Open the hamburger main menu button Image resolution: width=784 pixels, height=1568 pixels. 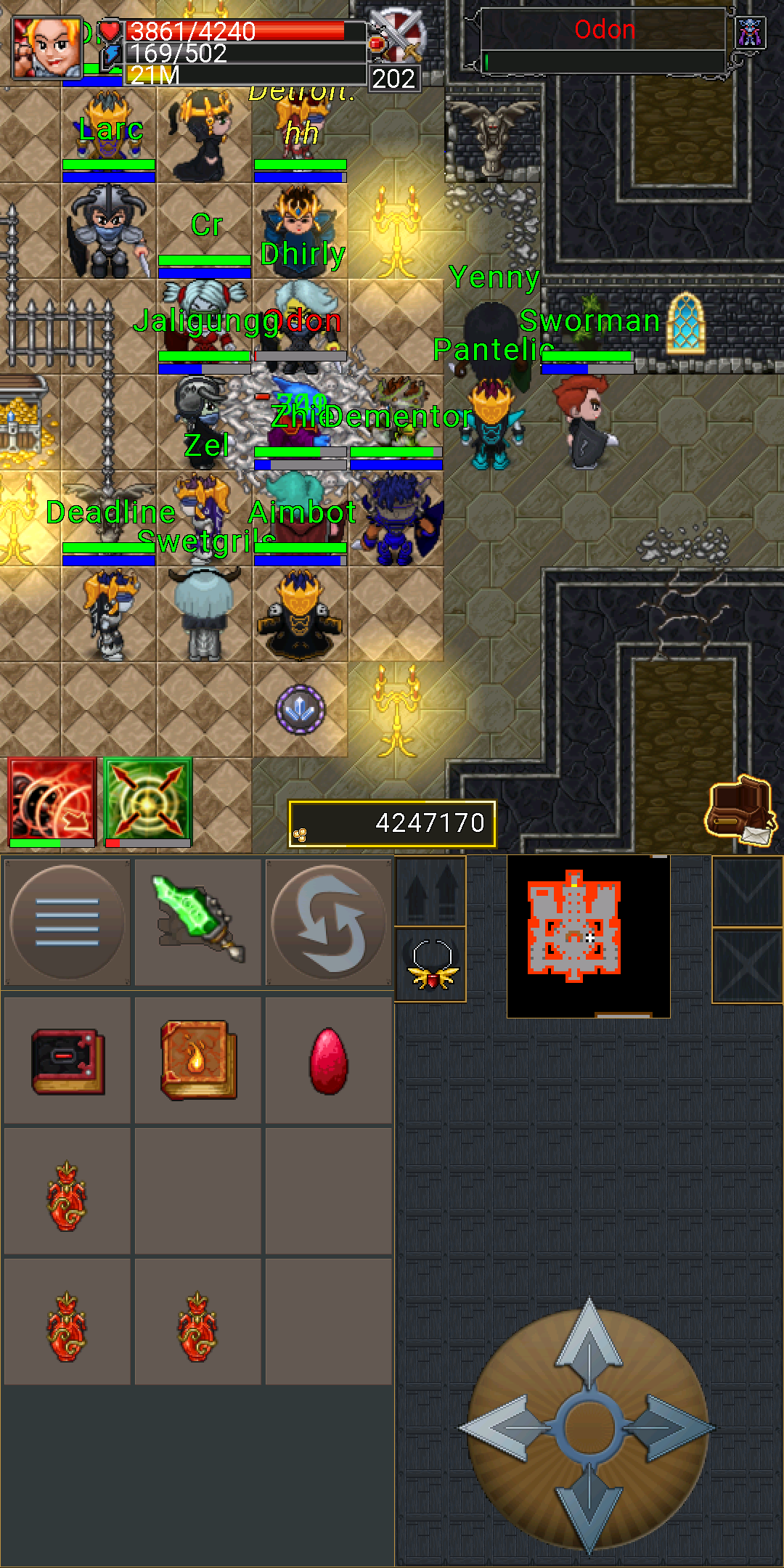coord(67,922)
